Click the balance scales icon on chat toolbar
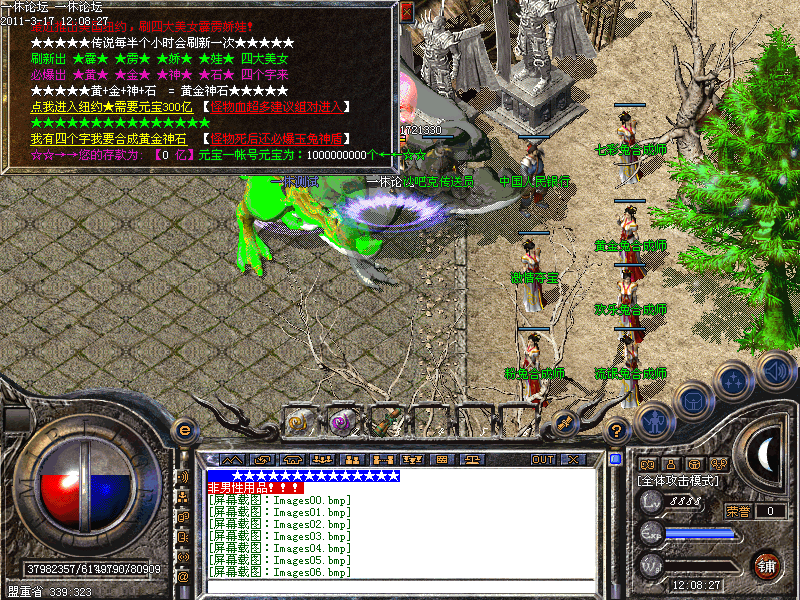This screenshot has width=800, height=600. [471, 459]
